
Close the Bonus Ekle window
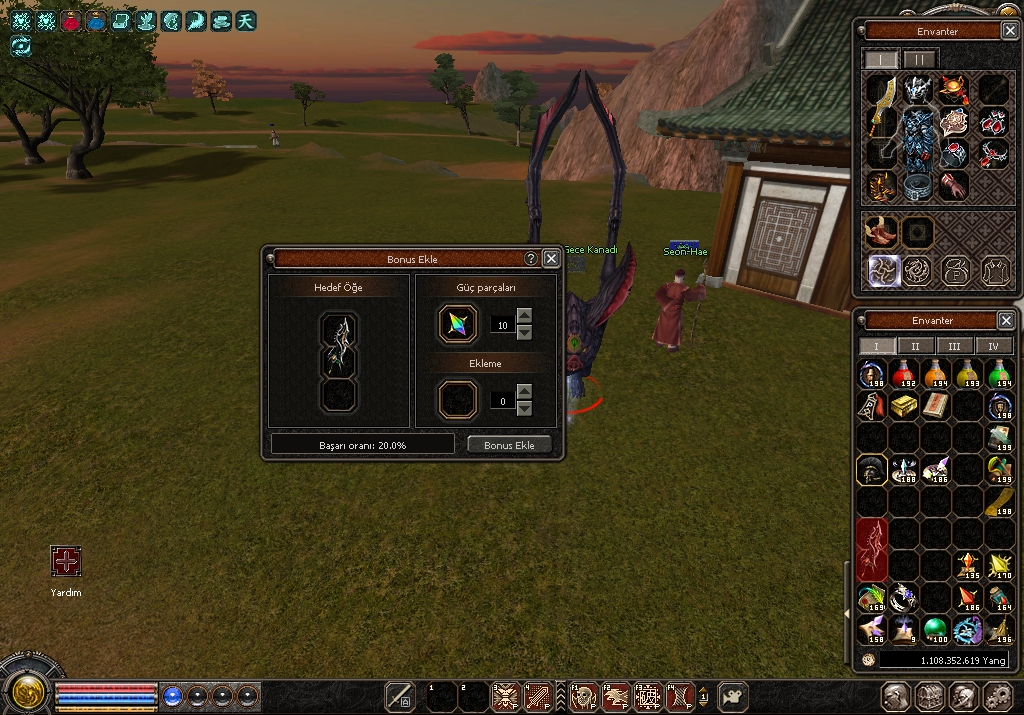coord(551,259)
